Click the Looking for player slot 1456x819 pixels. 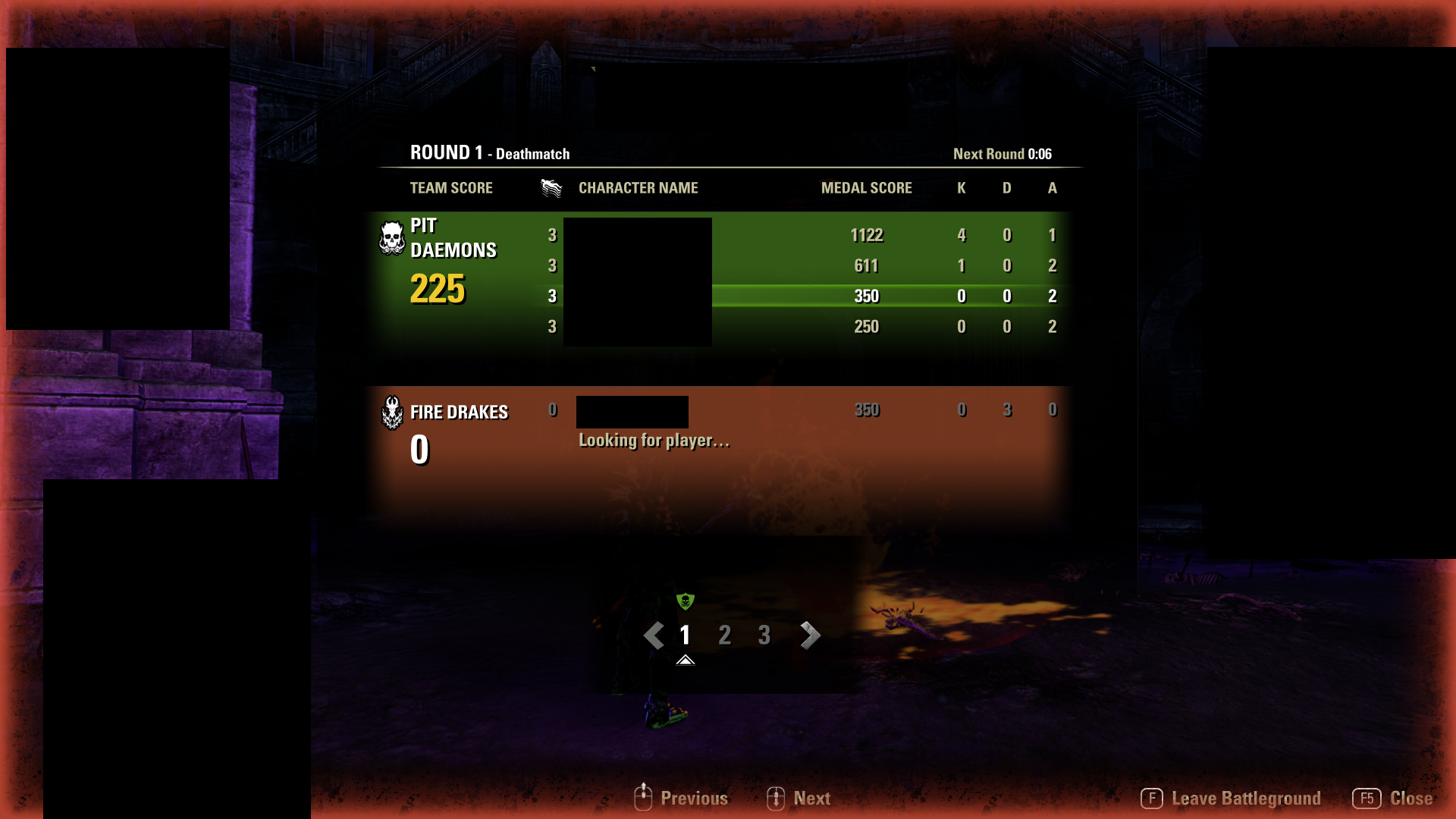pyautogui.click(x=654, y=440)
